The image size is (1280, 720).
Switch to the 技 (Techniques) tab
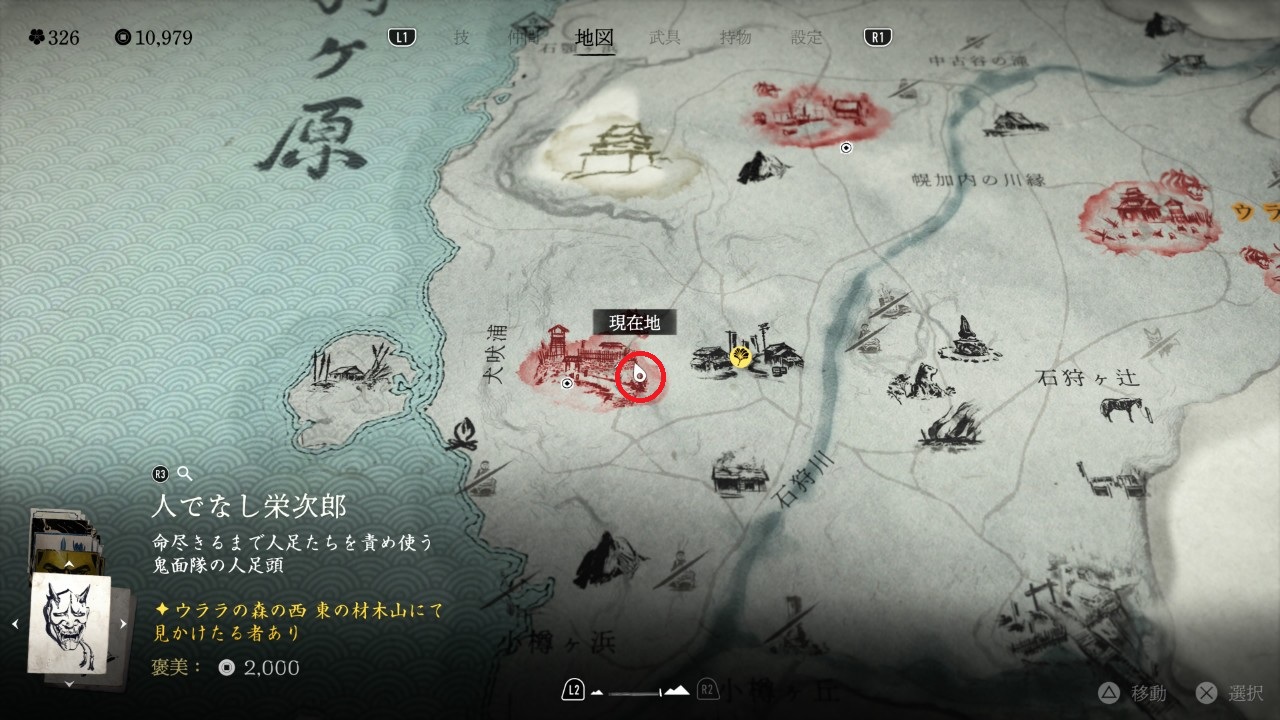point(461,38)
